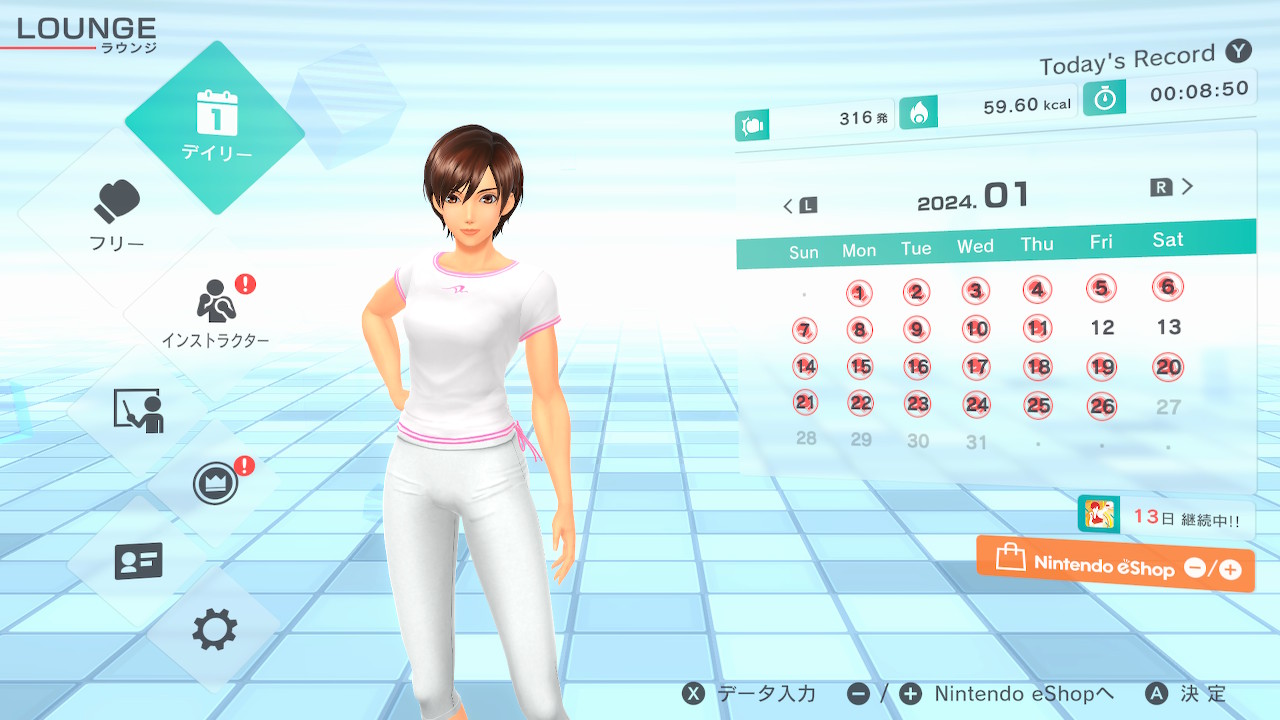Open the profile ID card menu
Image resolution: width=1280 pixels, height=720 pixels.
138,561
